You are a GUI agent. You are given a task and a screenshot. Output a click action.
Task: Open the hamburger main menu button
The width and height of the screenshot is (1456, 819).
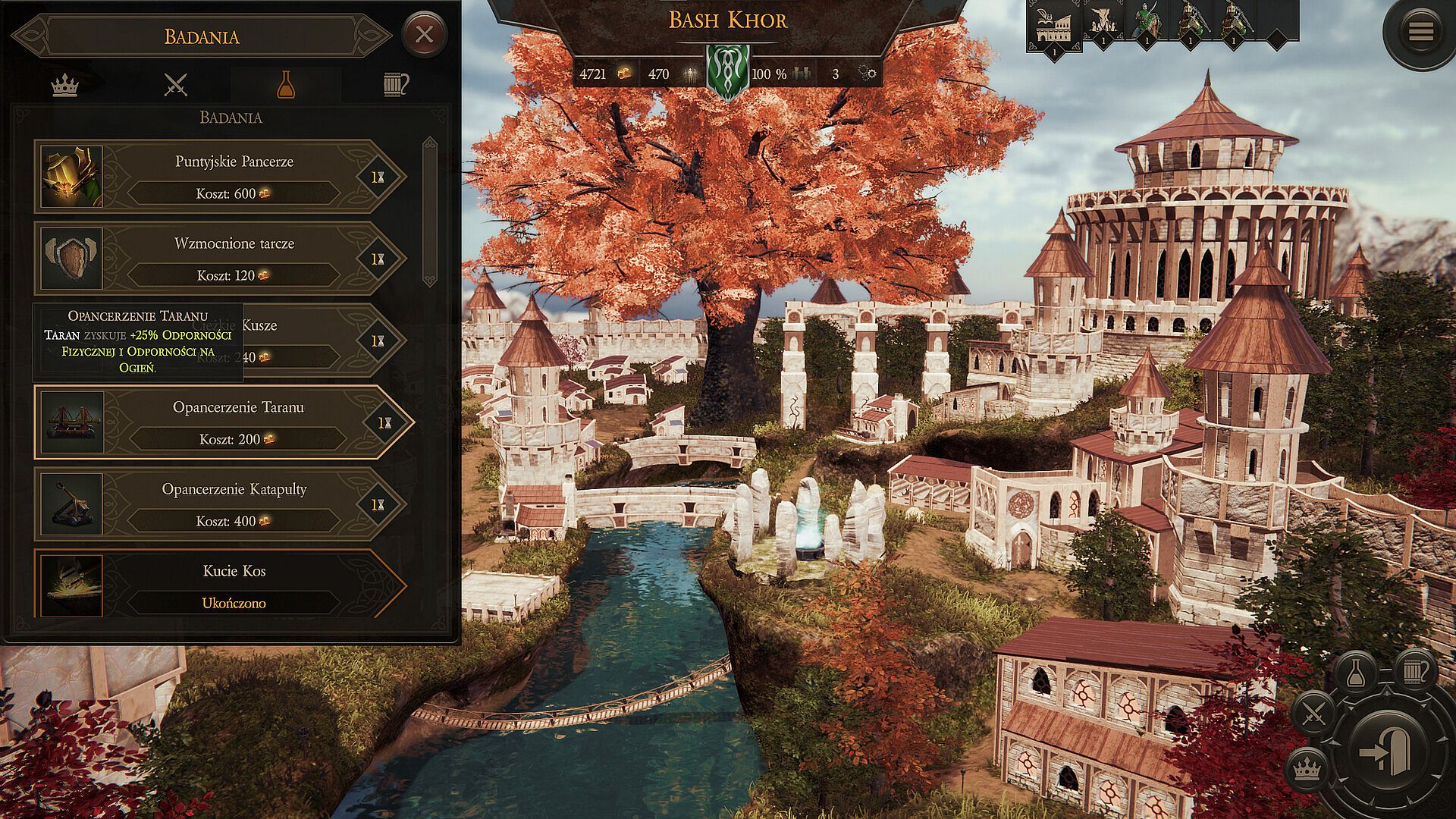1420,33
